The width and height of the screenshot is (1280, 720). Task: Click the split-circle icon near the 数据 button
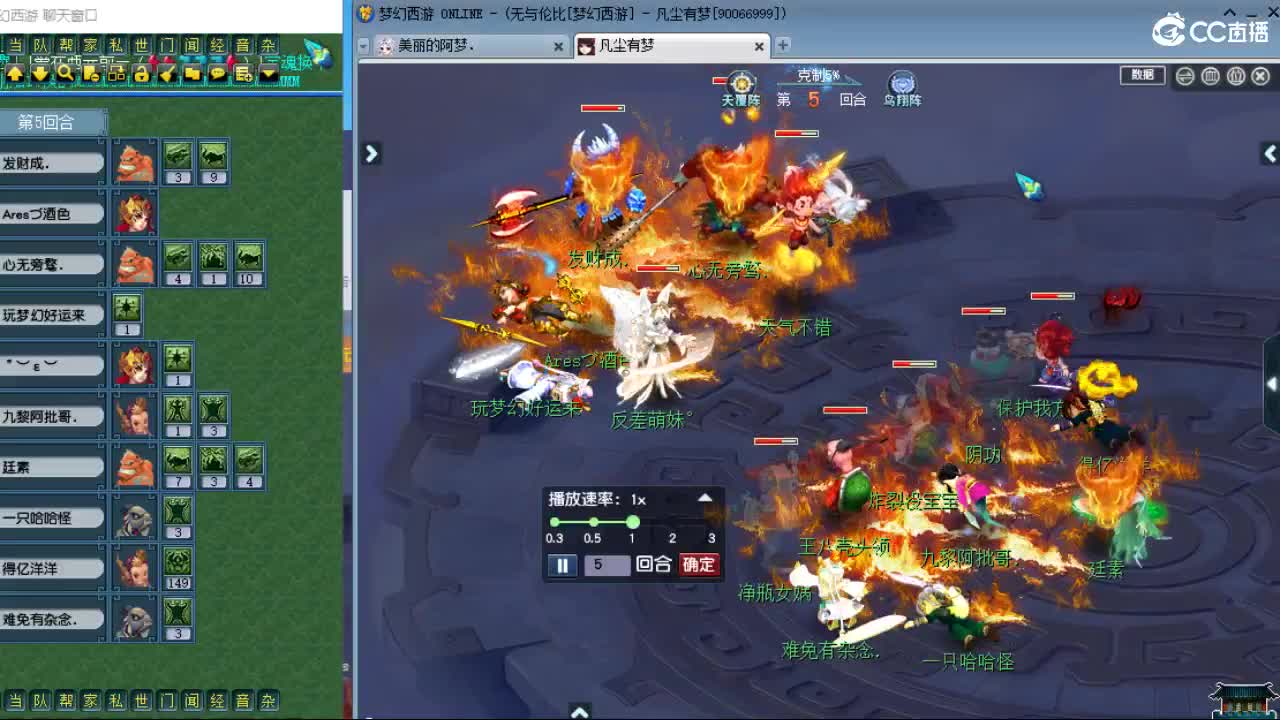tap(1184, 75)
